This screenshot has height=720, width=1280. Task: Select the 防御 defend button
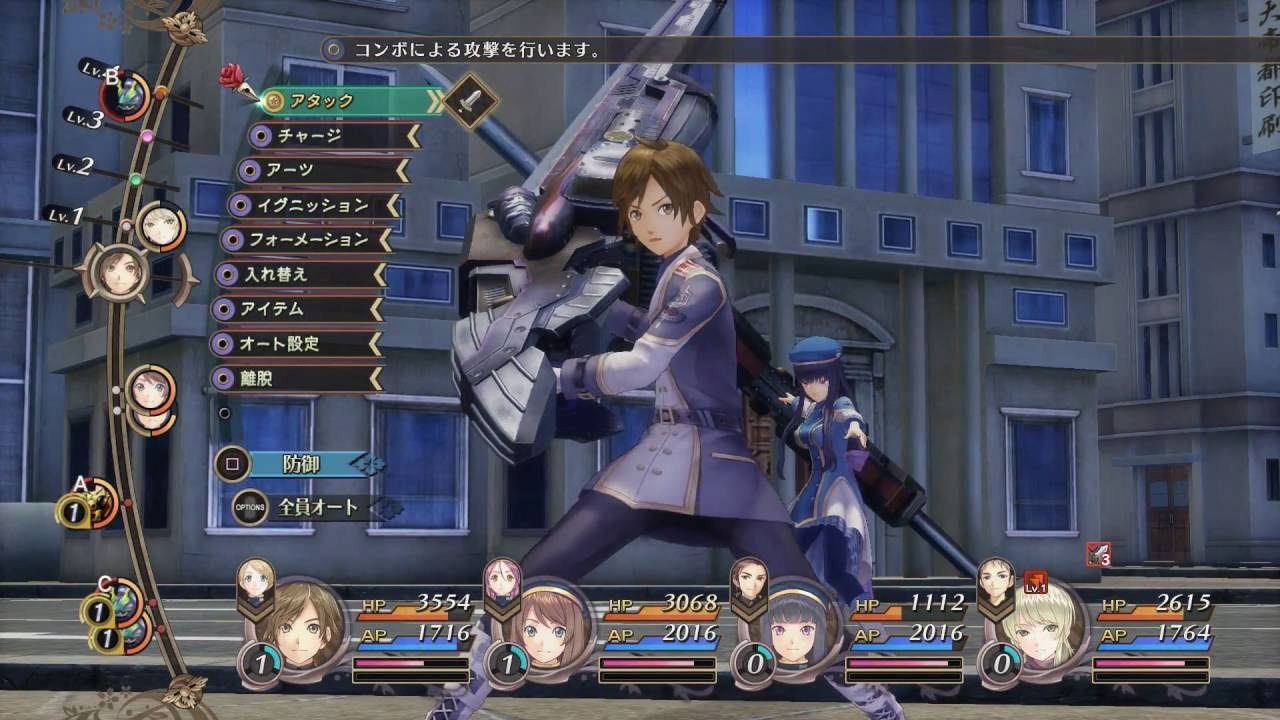(300, 464)
